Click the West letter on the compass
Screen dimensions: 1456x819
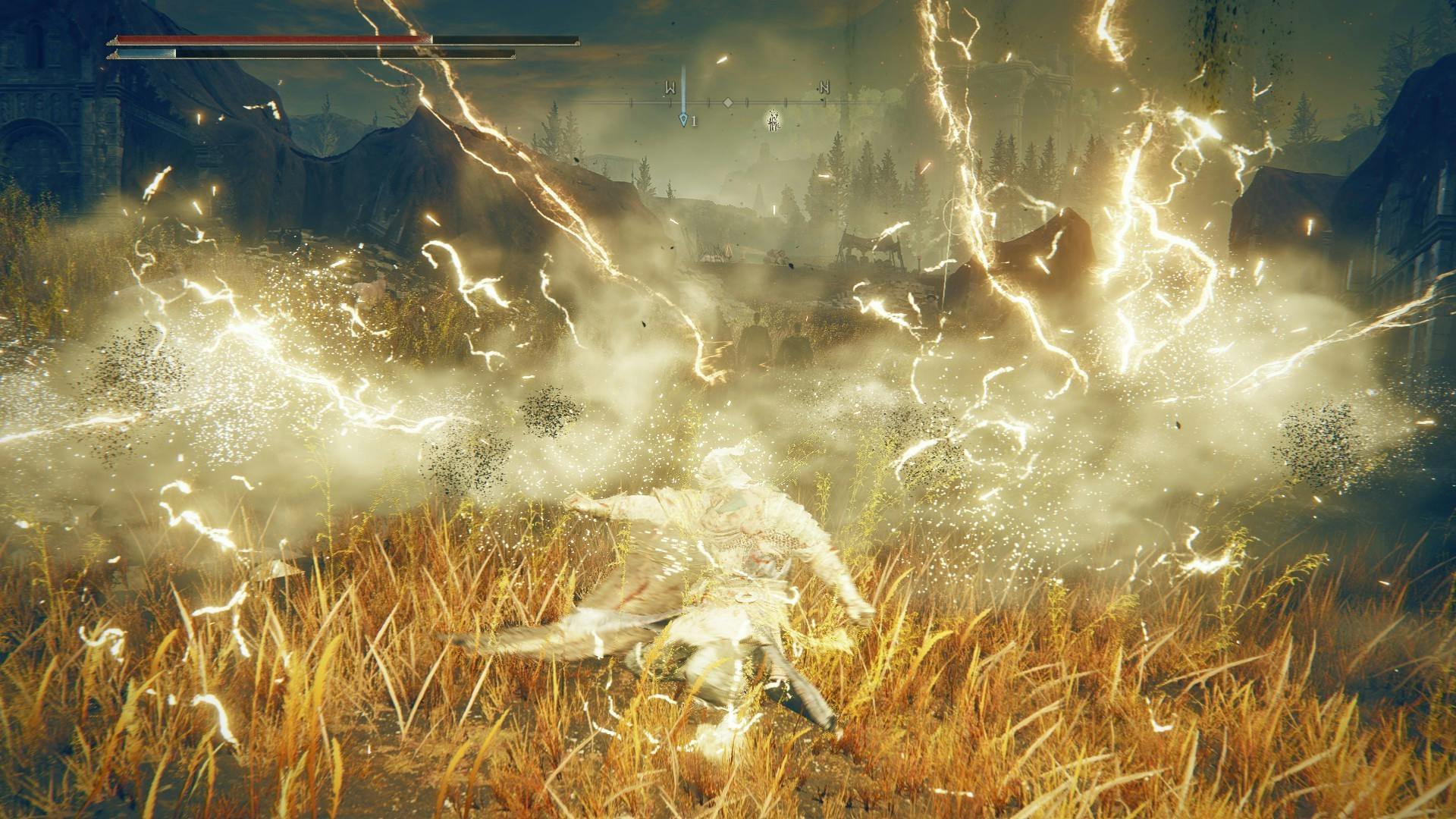point(670,88)
